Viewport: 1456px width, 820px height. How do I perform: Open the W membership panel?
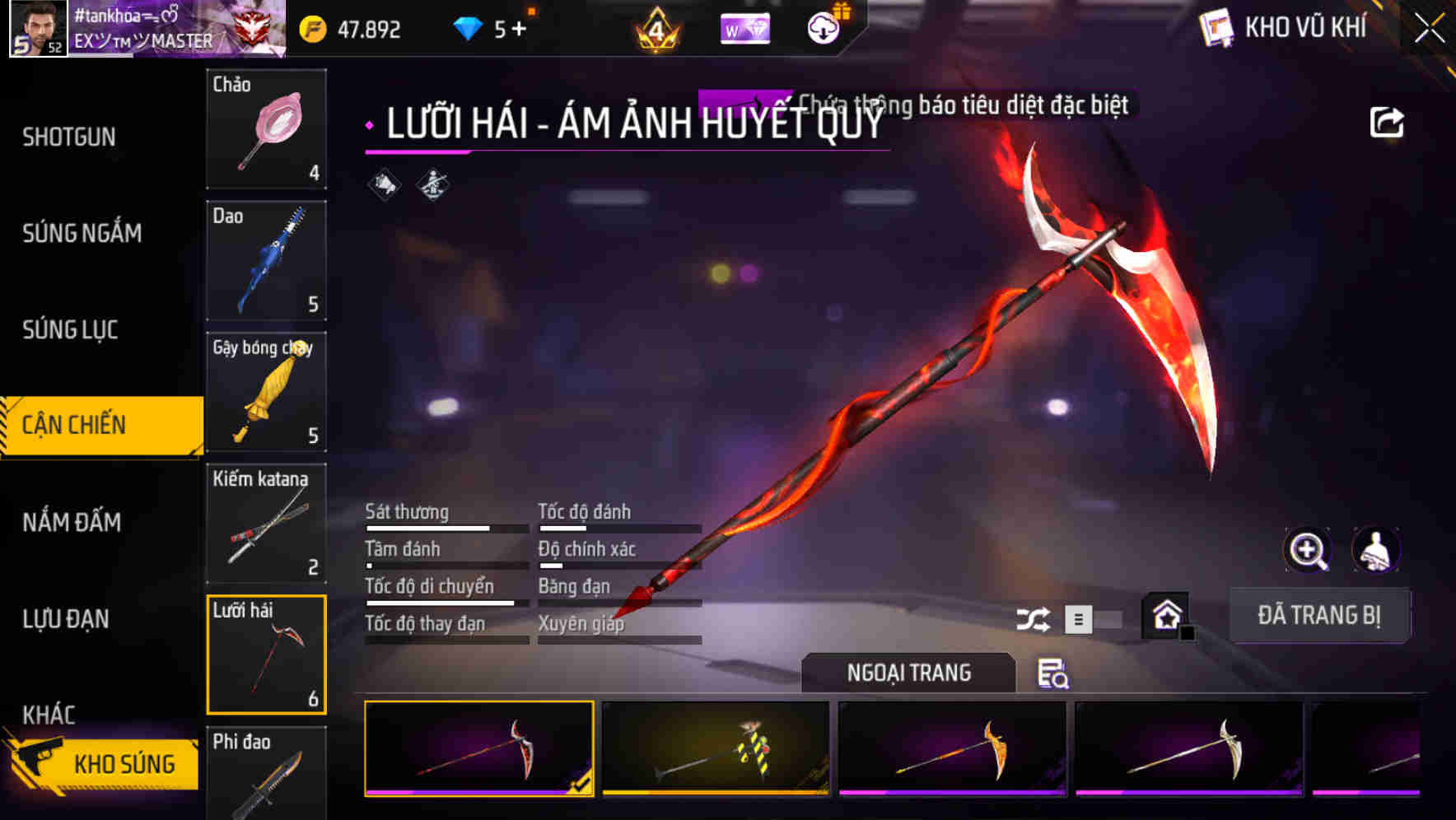[745, 27]
